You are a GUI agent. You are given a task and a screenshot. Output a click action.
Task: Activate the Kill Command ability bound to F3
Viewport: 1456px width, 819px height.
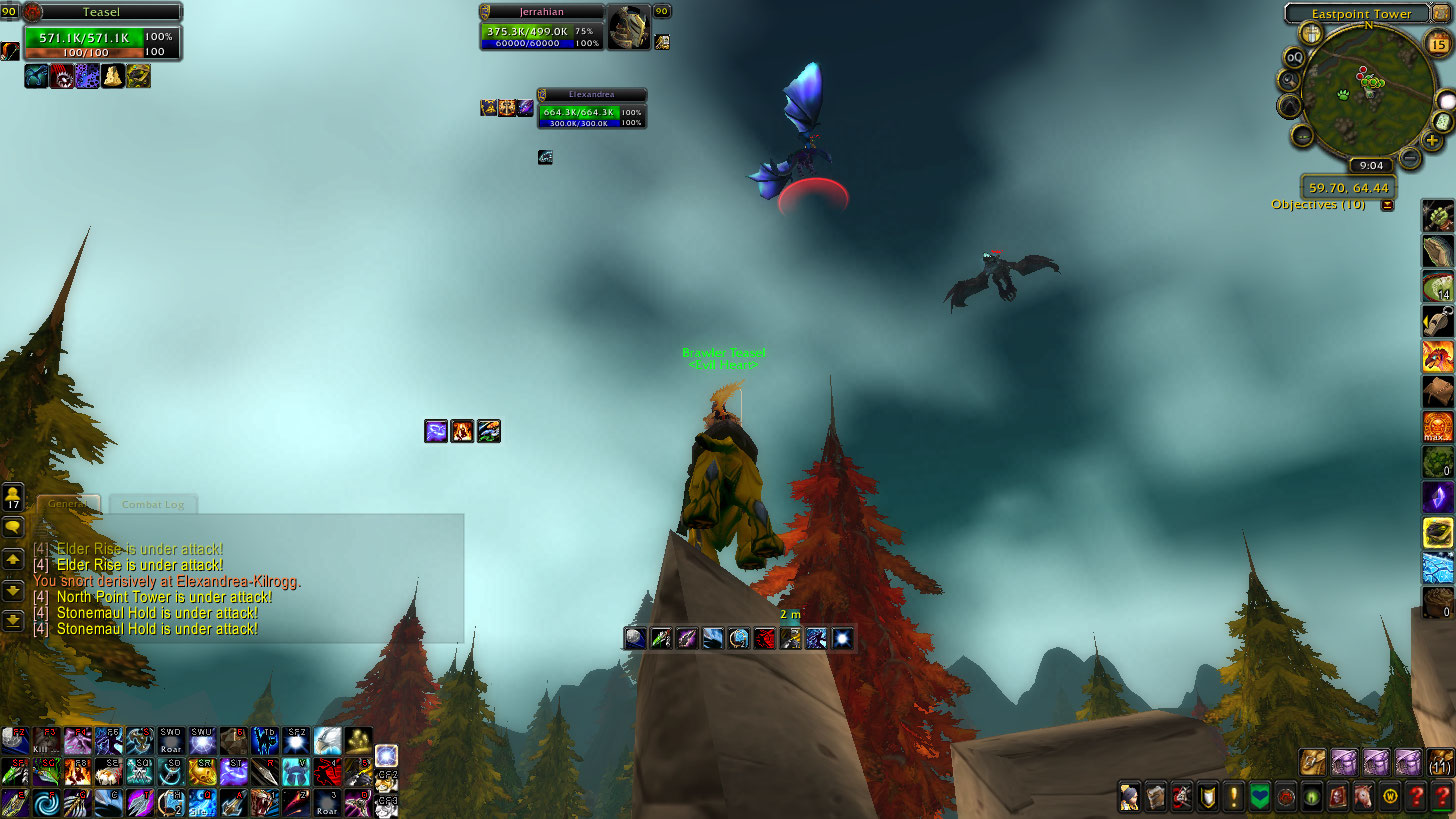coord(45,741)
